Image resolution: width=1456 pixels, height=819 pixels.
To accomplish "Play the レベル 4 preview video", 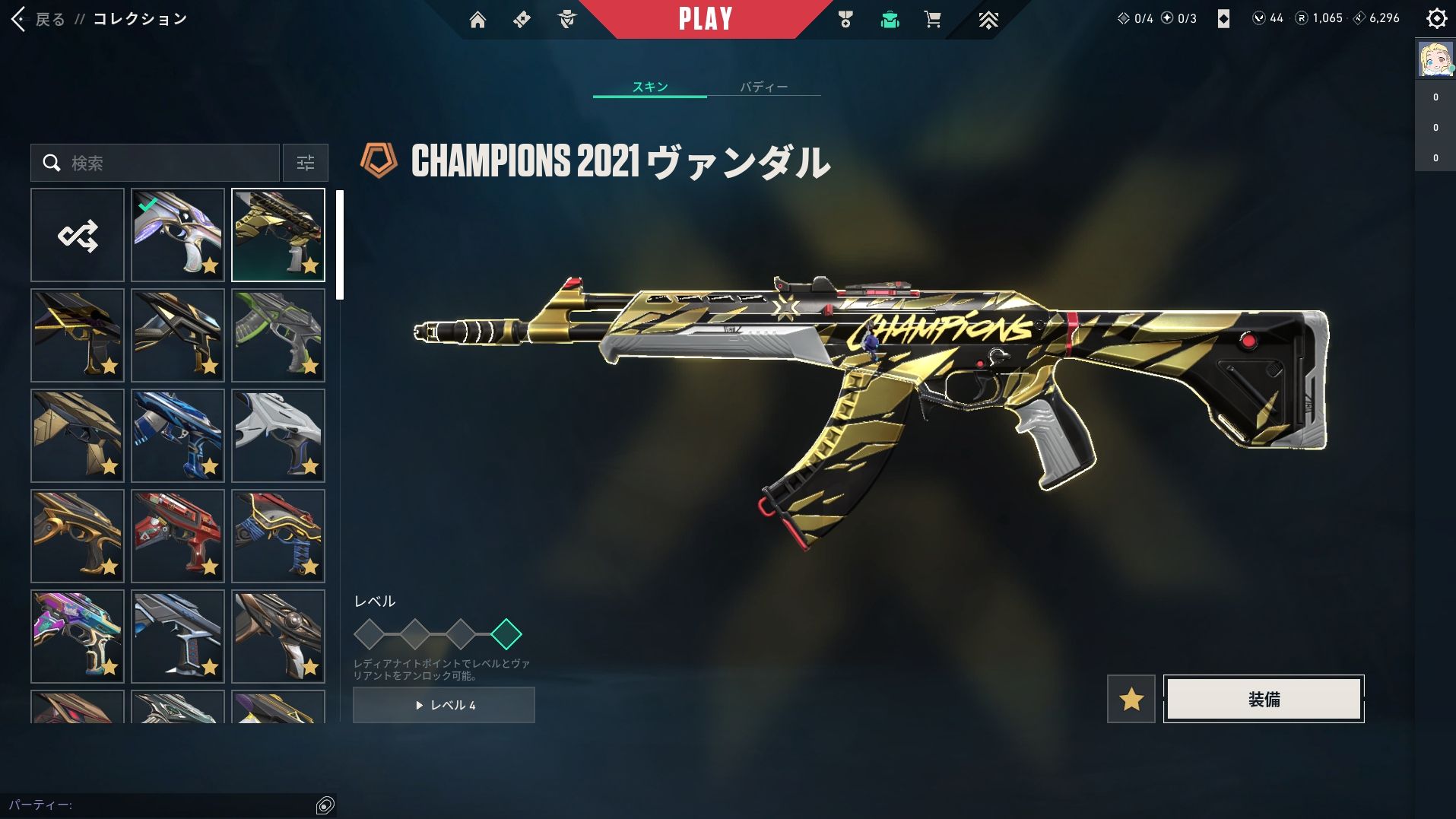I will 444,705.
